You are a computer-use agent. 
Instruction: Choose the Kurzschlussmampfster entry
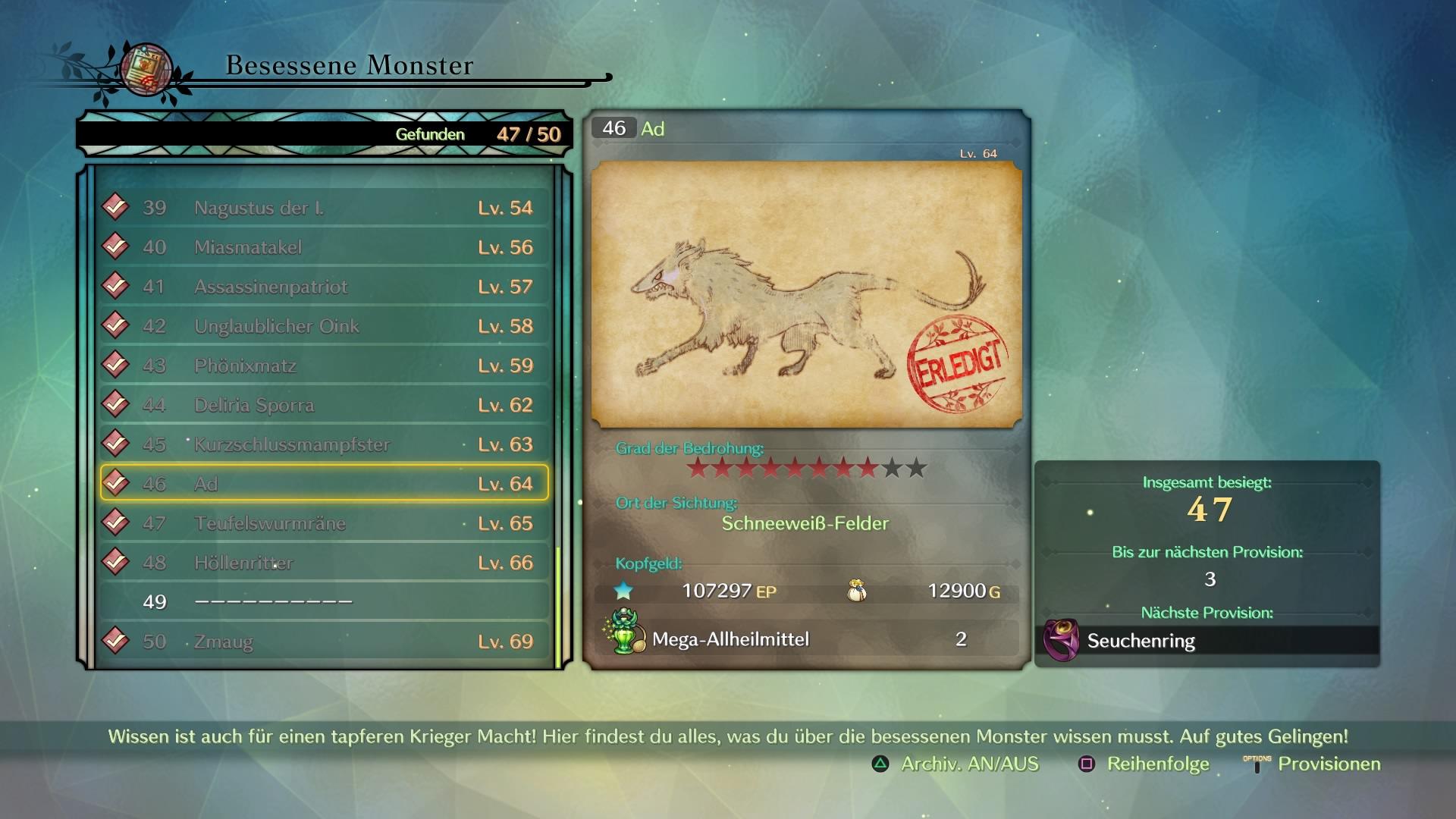click(x=324, y=444)
